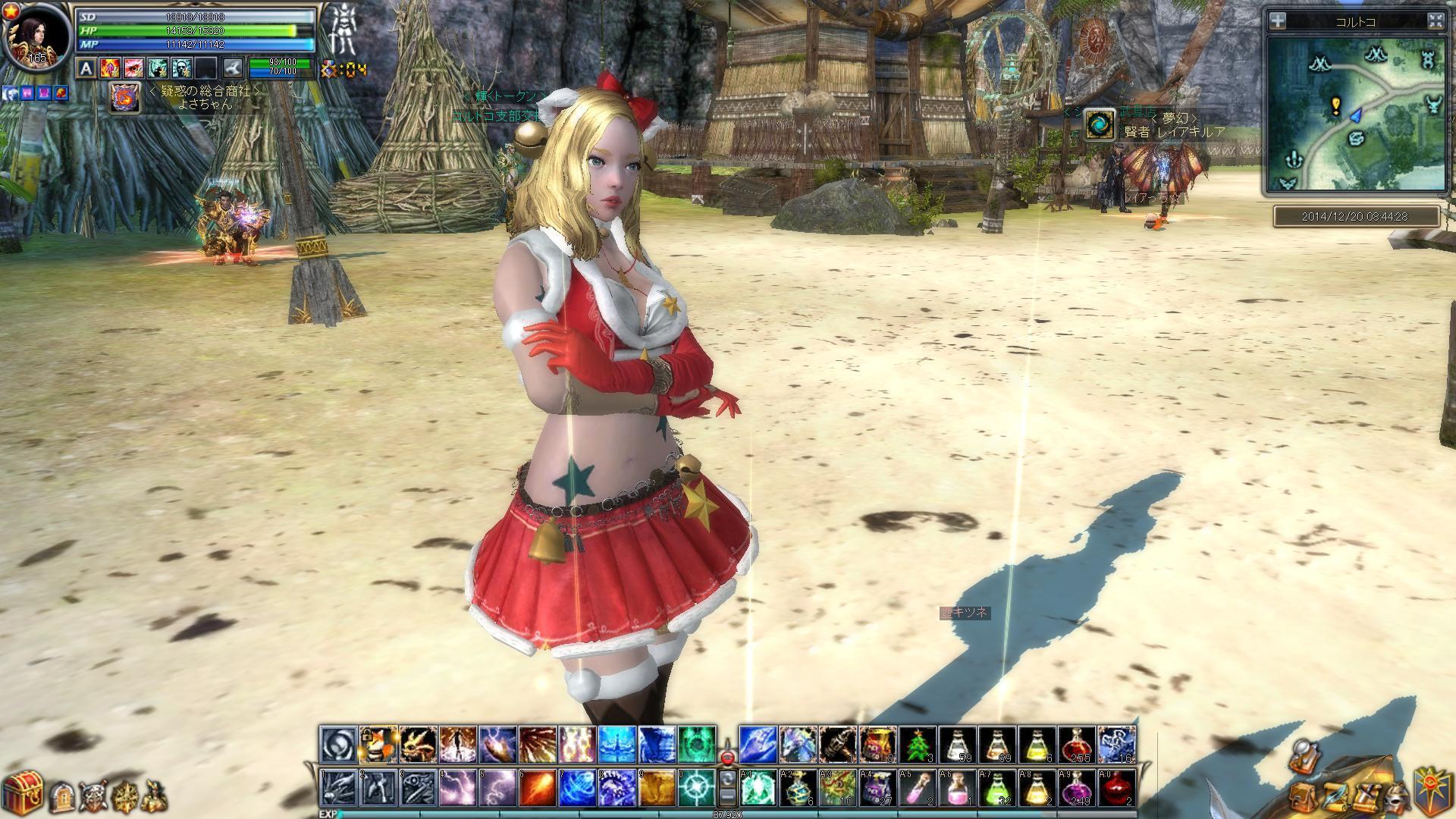Screen dimensions: 1456x819
Task: Activate the fireball skill in slot 6
Action: coord(537,788)
